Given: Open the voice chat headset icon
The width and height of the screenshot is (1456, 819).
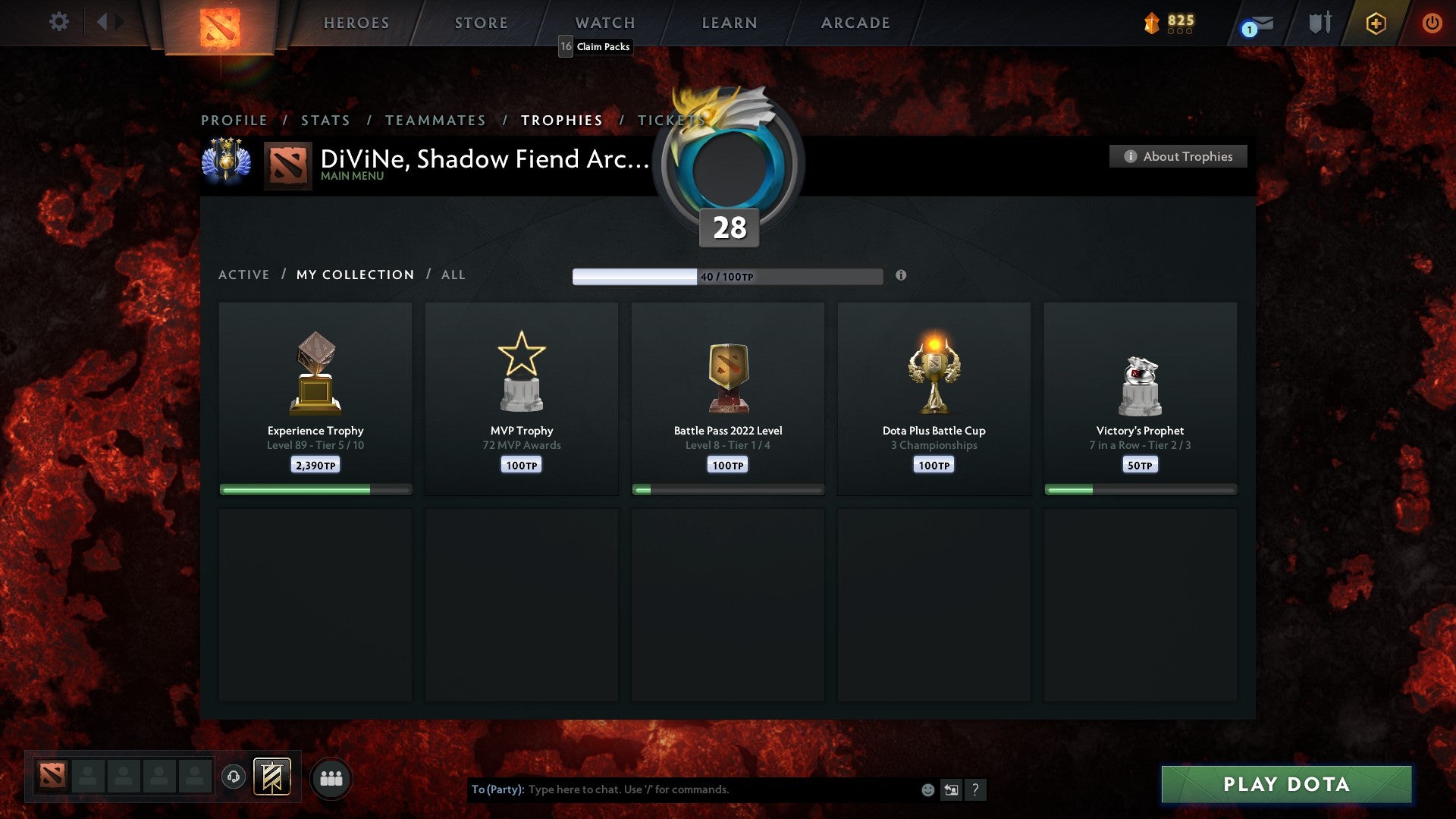Looking at the screenshot, I should point(233,776).
